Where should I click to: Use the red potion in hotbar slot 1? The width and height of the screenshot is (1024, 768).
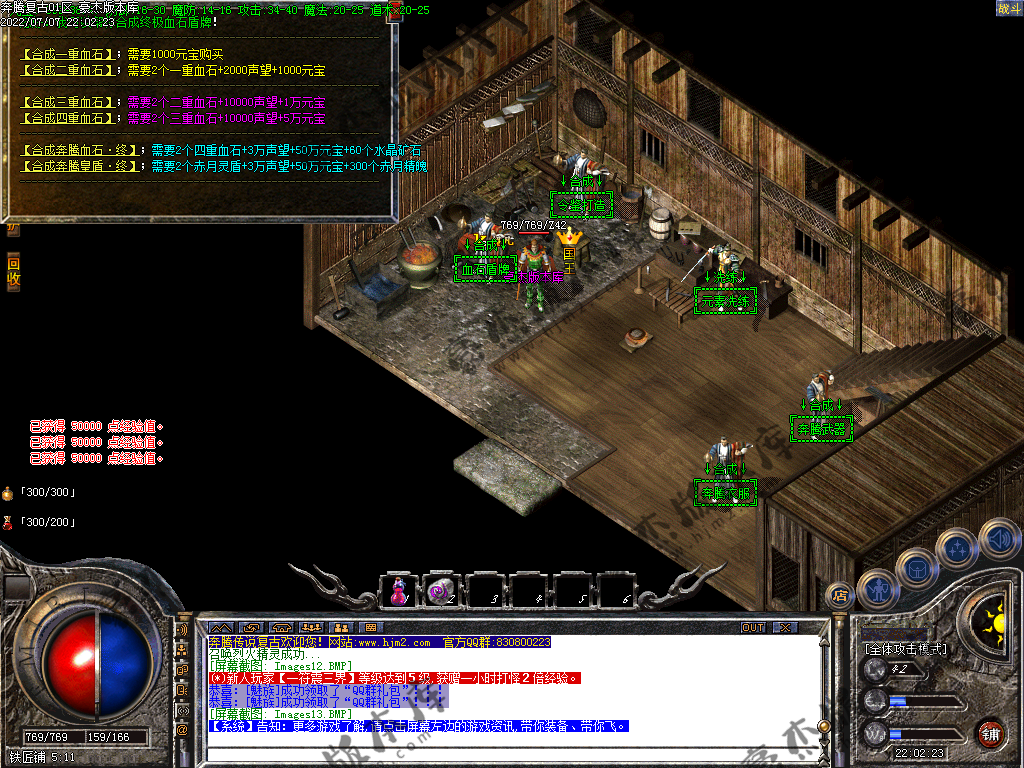click(399, 591)
